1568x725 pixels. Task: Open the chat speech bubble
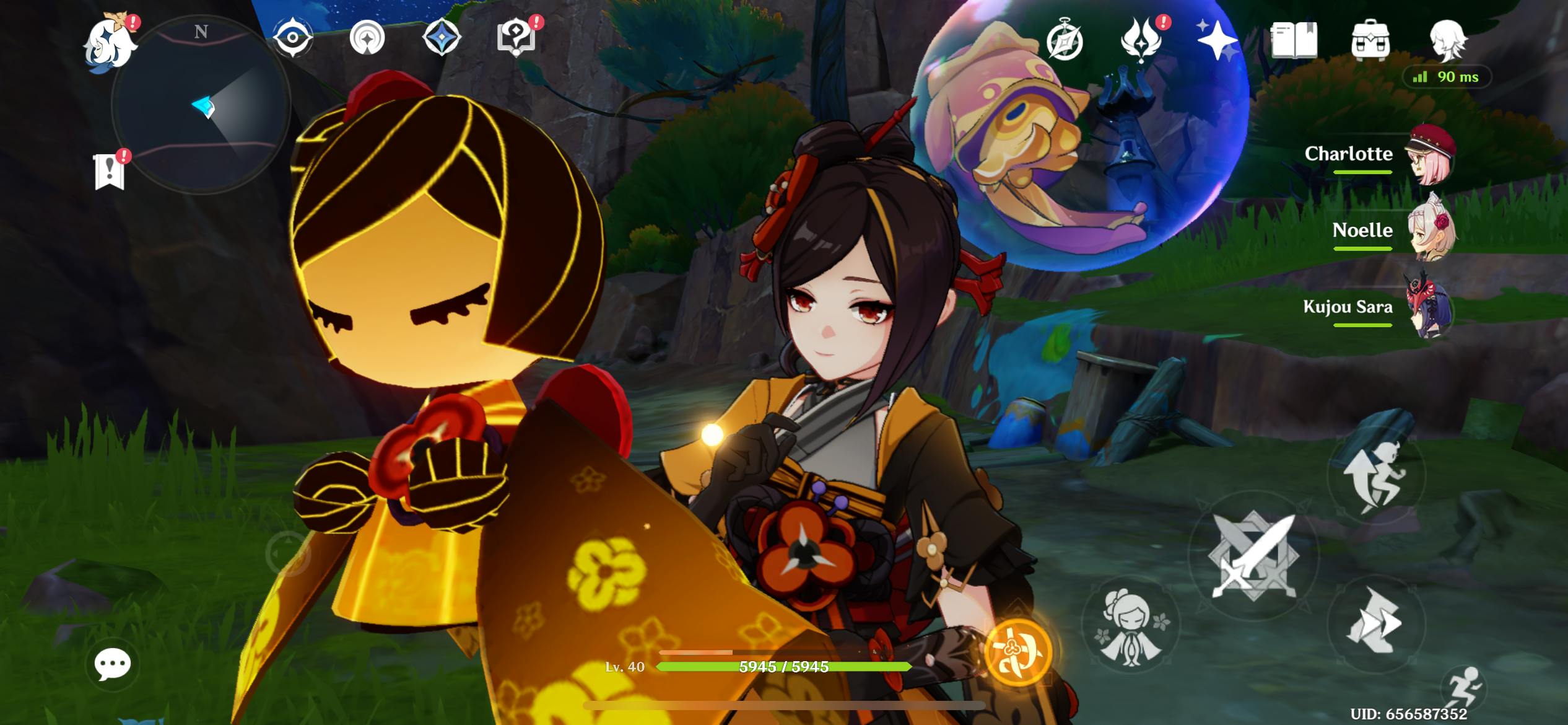(112, 664)
